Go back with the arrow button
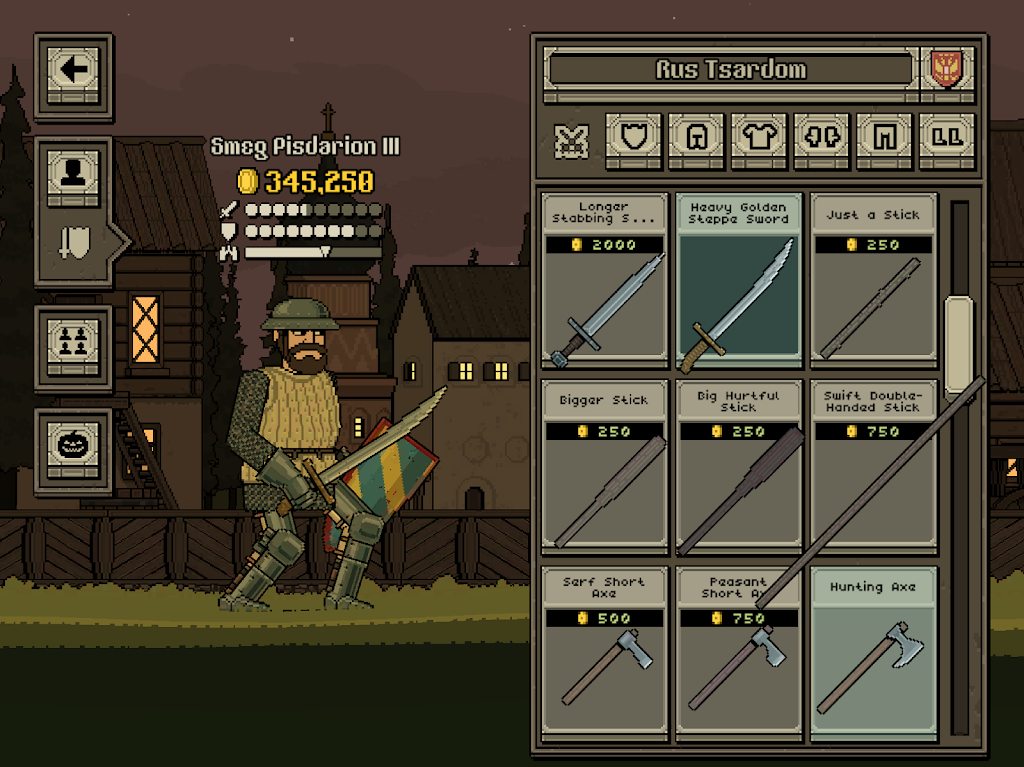 pos(74,70)
